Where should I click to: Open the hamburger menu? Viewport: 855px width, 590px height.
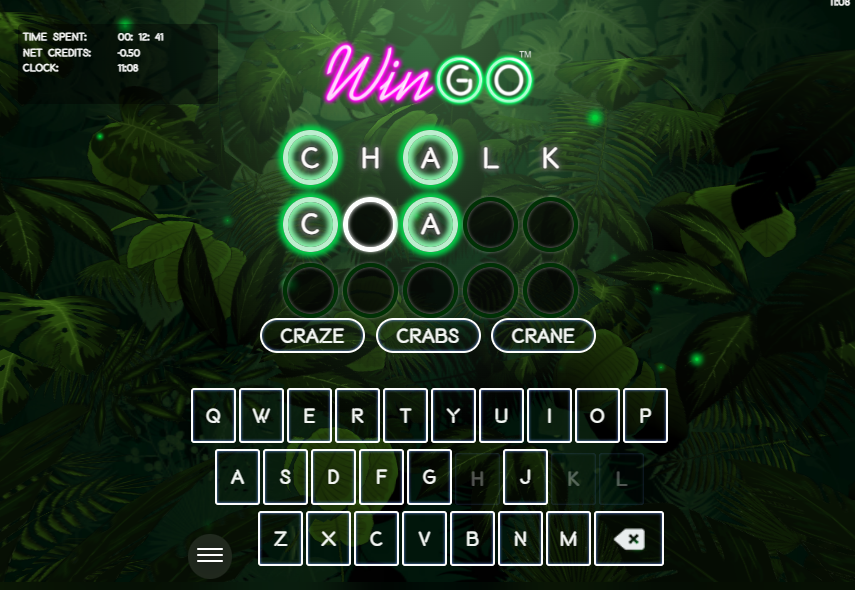coord(210,556)
